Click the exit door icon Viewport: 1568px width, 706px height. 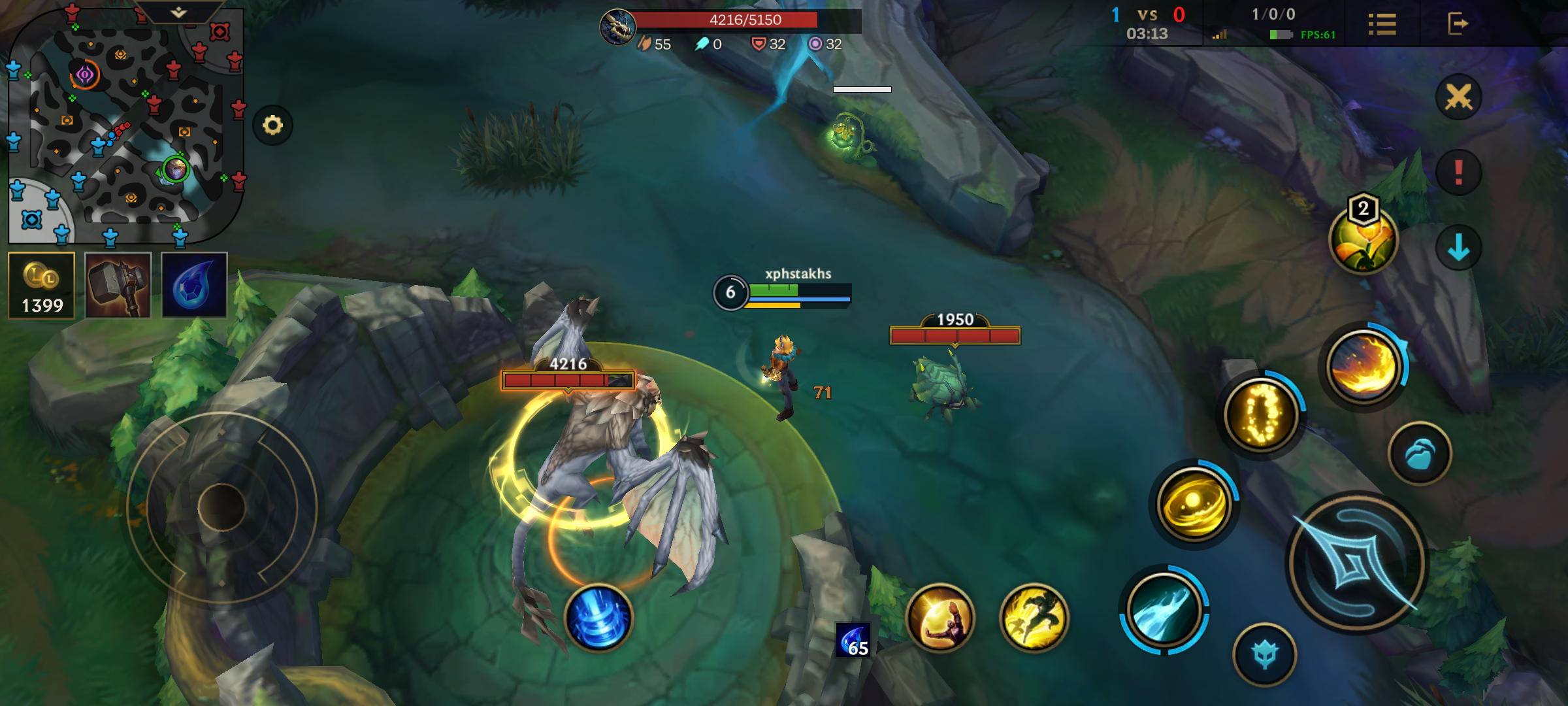(1458, 24)
